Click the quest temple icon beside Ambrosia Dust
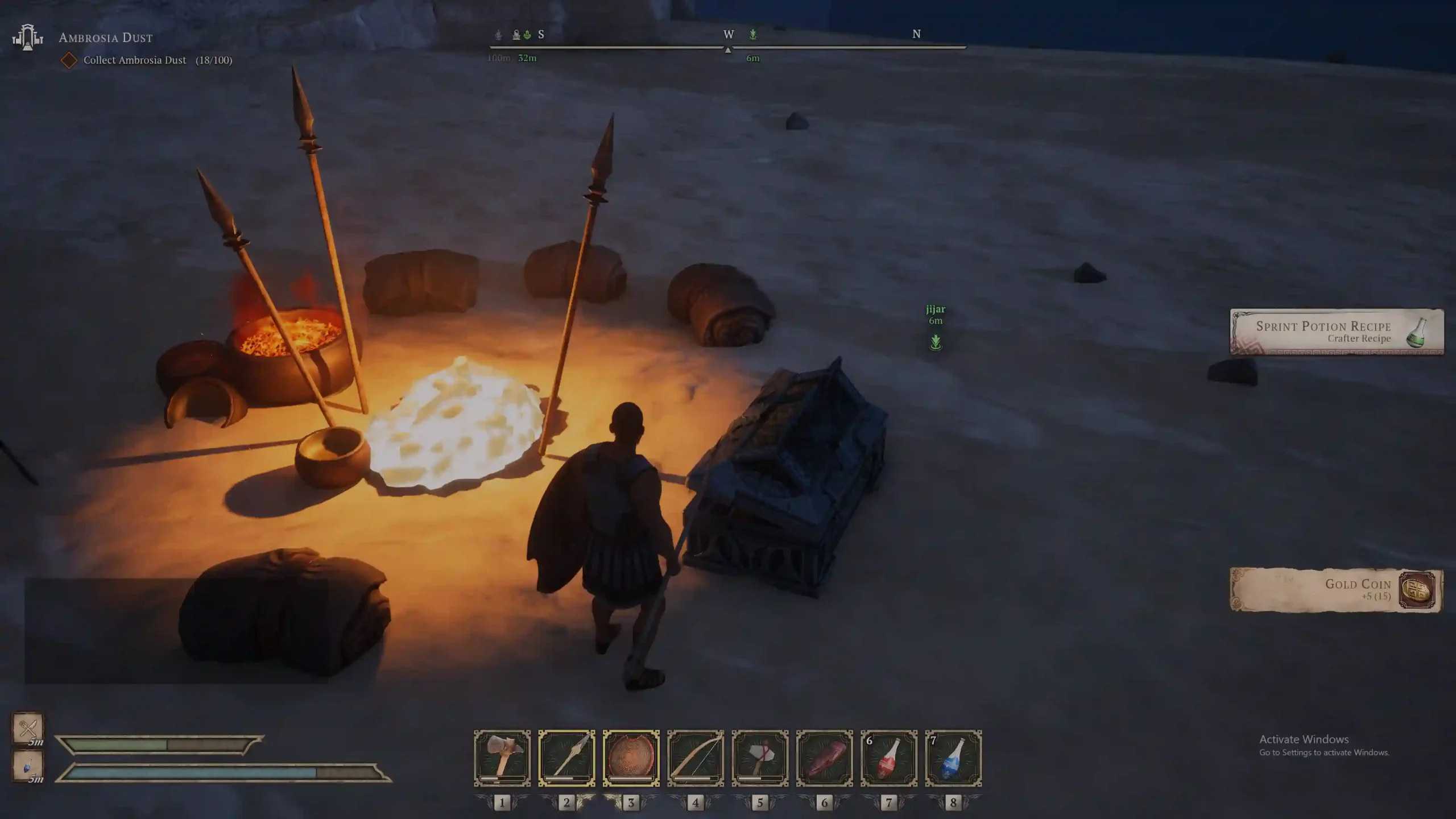The height and width of the screenshot is (819, 1456). 27,38
